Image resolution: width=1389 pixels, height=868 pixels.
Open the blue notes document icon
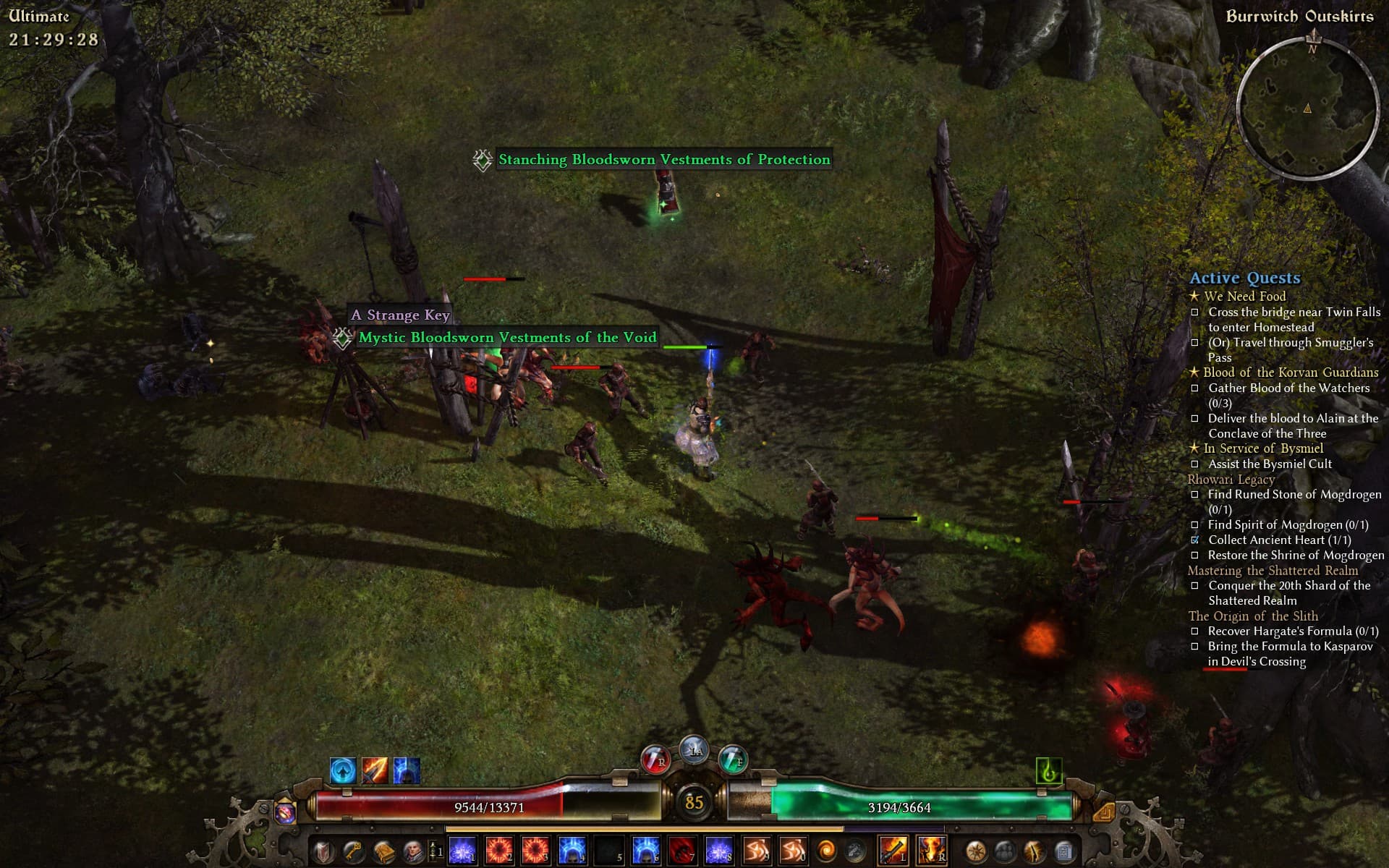(x=1063, y=851)
